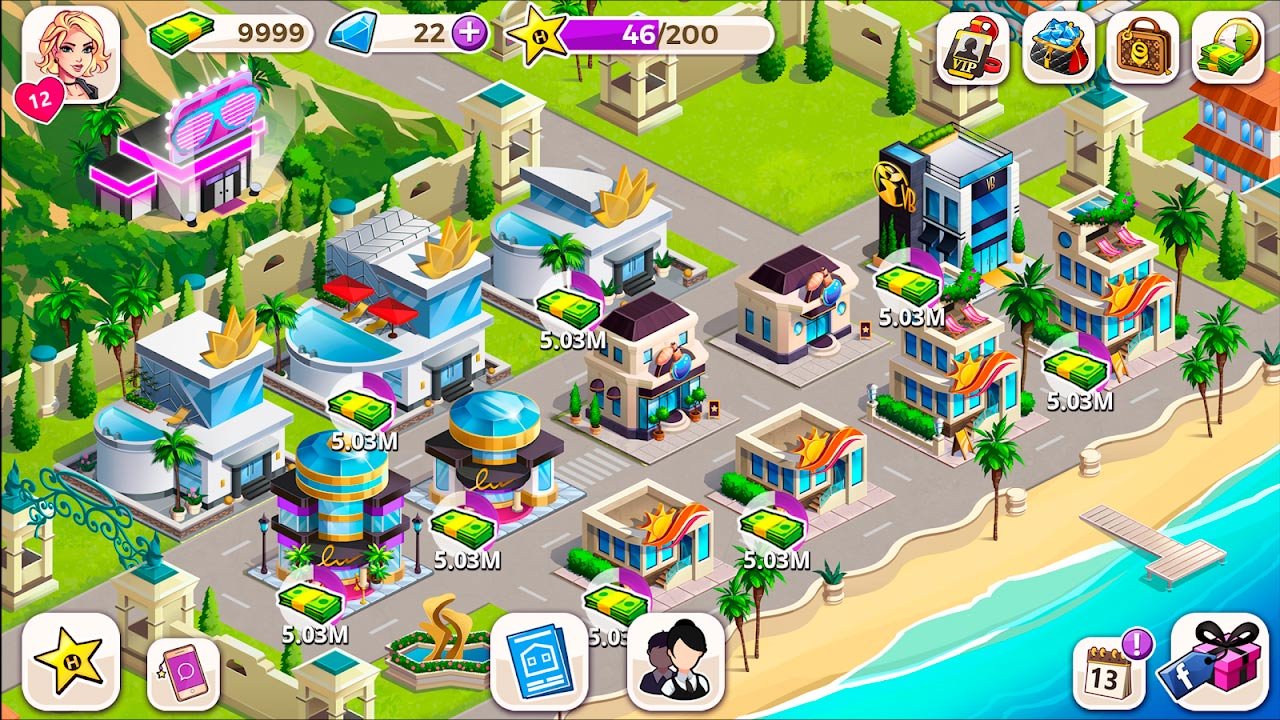Open the staff and manager menu
The image size is (1280, 720).
pos(675,662)
